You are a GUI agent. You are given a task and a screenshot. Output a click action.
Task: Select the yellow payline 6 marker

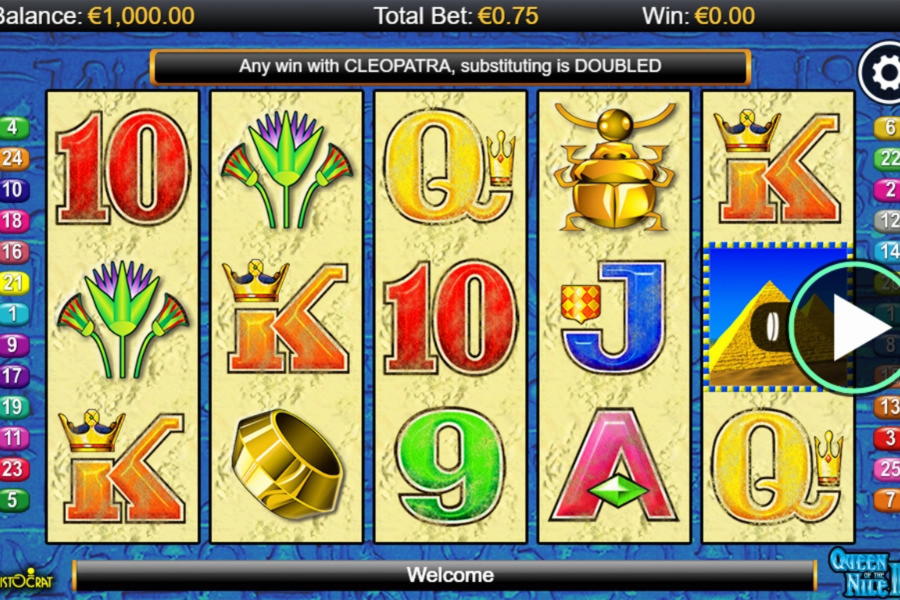pos(887,127)
